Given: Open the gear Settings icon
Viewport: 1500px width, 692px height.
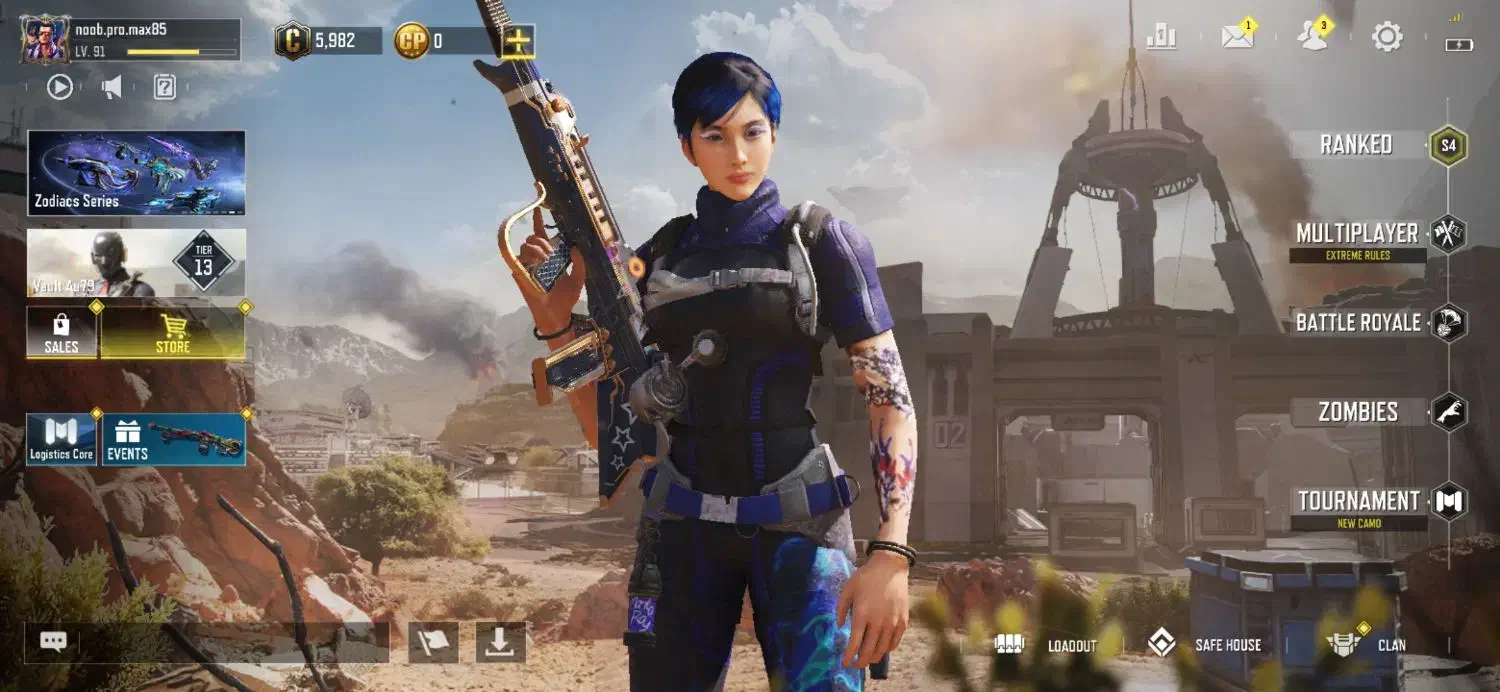Looking at the screenshot, I should tap(1387, 38).
